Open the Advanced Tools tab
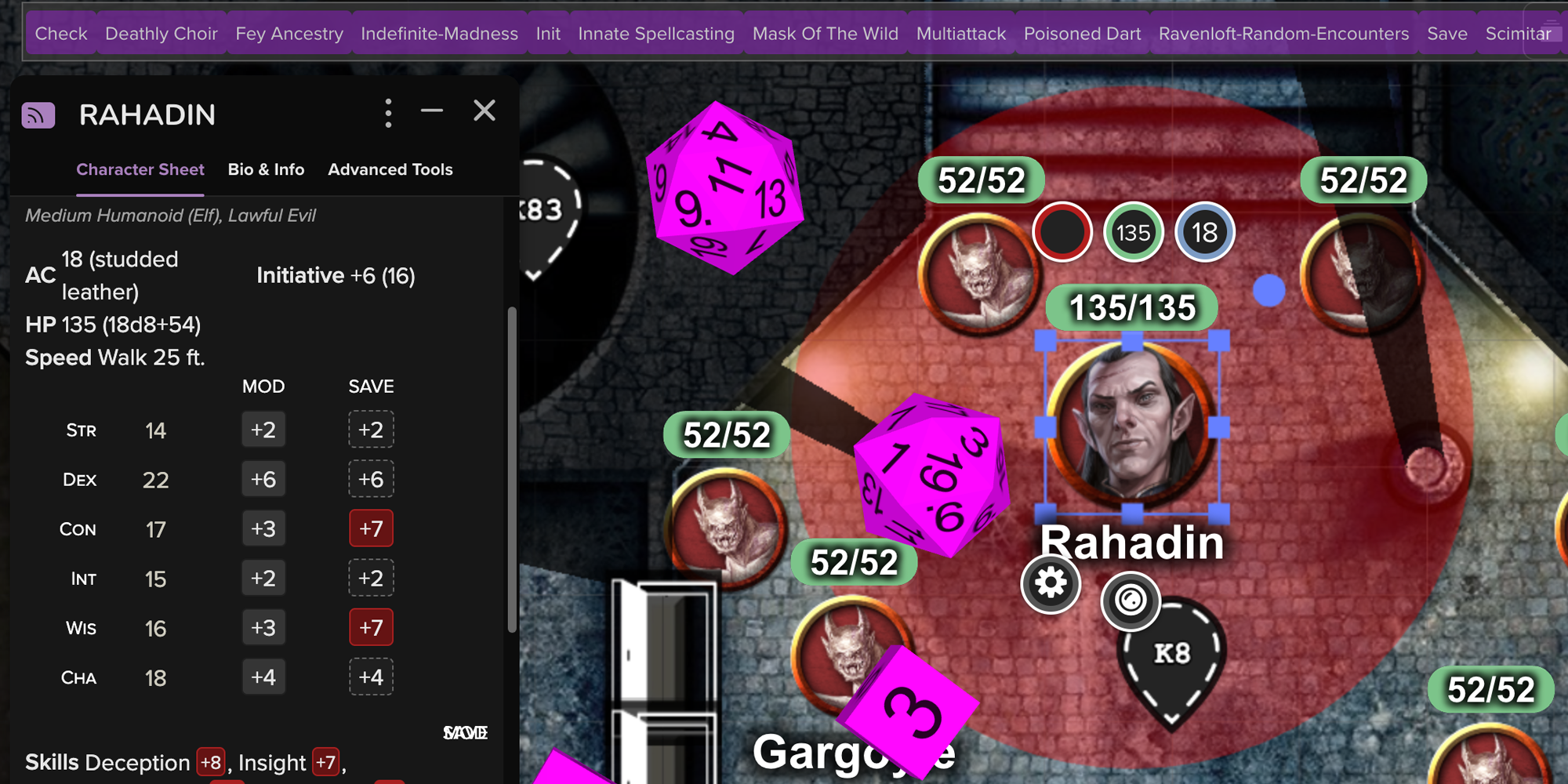 (390, 169)
